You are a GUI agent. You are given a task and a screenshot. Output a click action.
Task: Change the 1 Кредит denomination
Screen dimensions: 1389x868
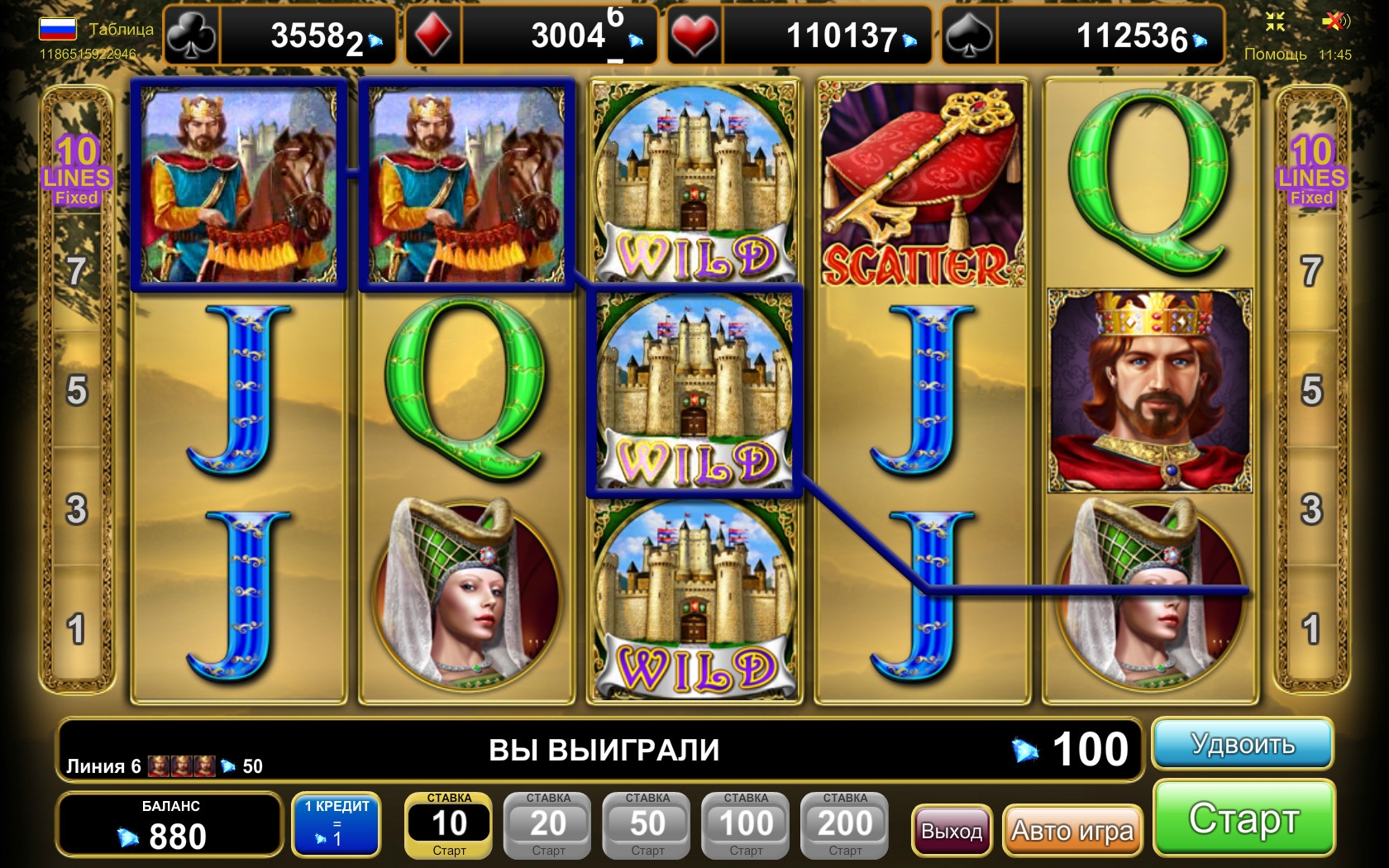pos(337,825)
